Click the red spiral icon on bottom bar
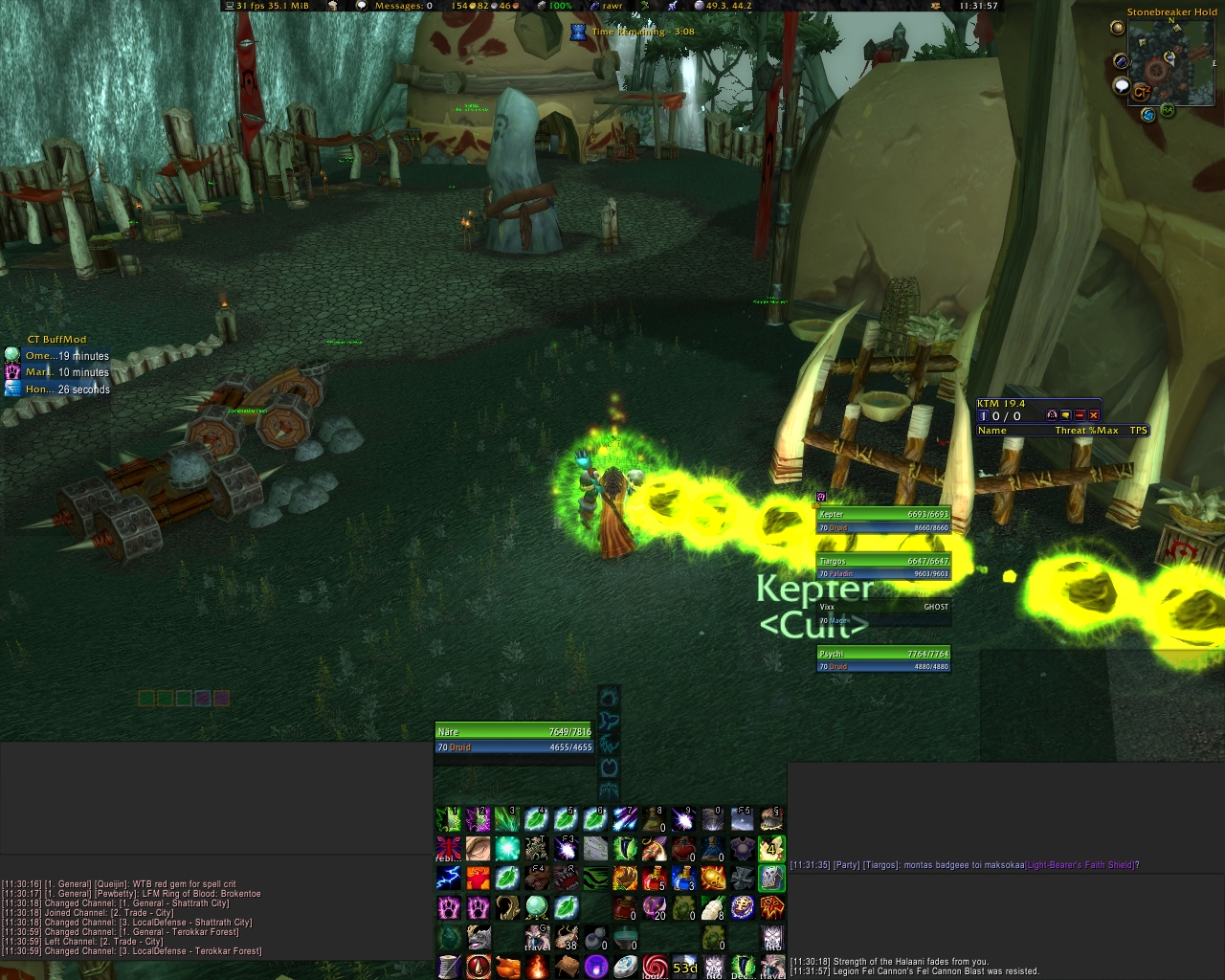 coord(655,966)
